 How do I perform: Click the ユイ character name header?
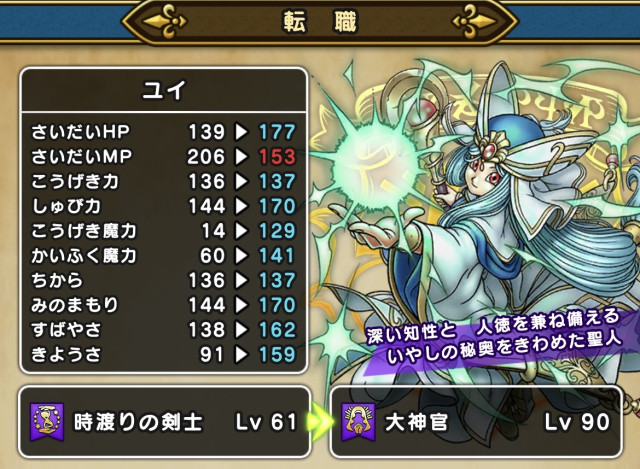click(164, 91)
